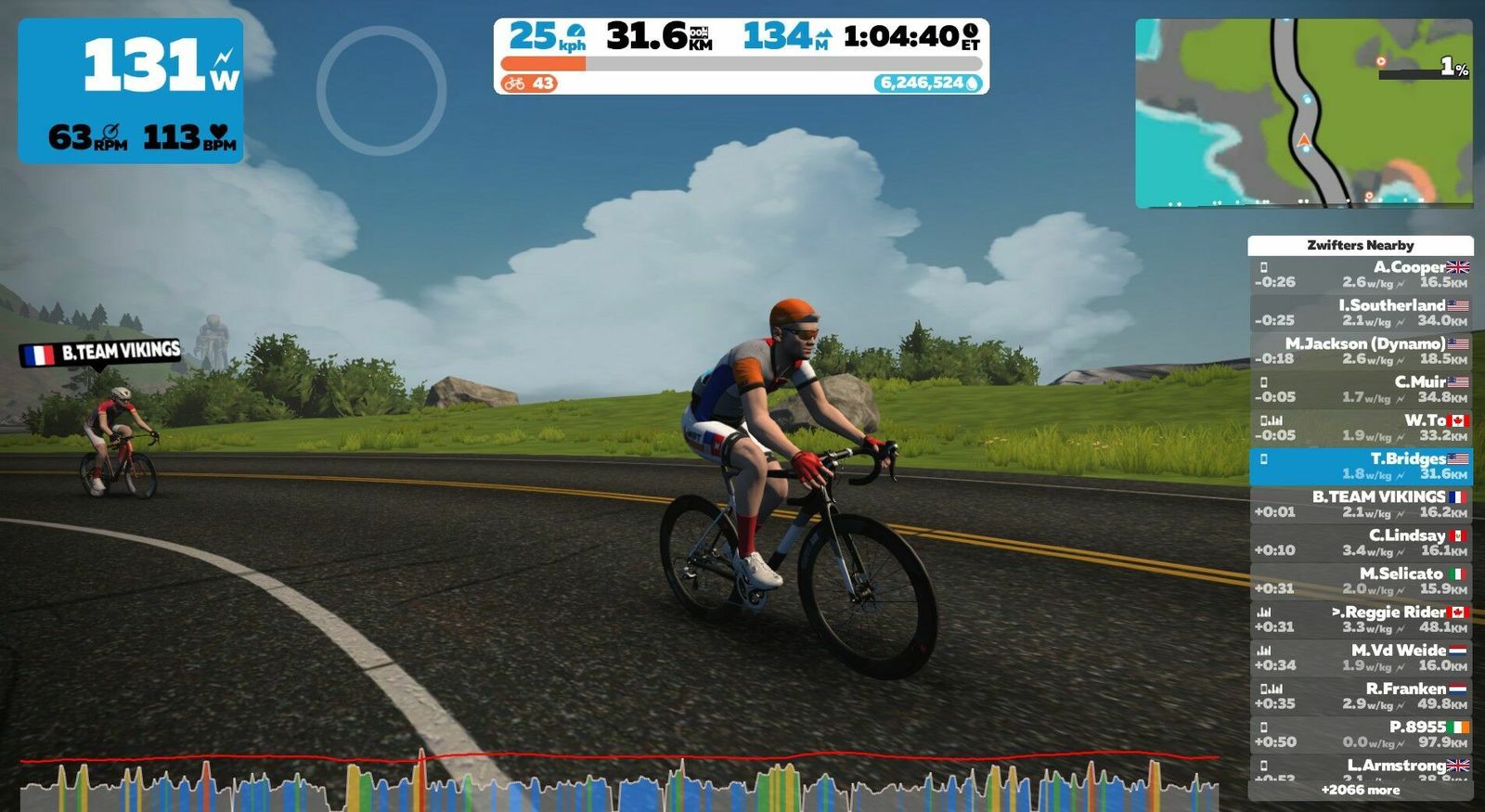Click the empty power-up ring
Screen dimensions: 1485x812
point(381,90)
